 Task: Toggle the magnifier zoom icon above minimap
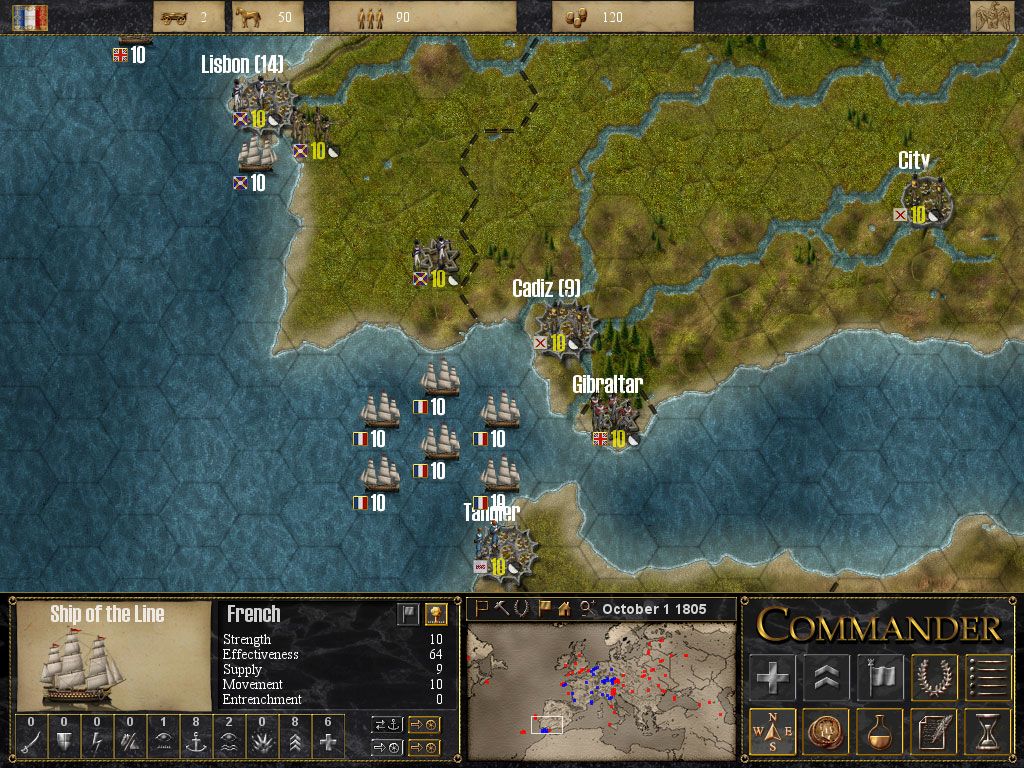pos(587,608)
